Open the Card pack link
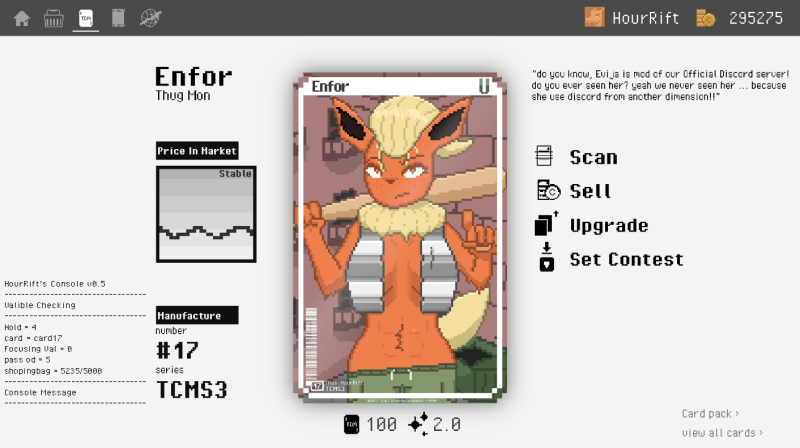This screenshot has height=448, width=800. pyautogui.click(x=710, y=413)
